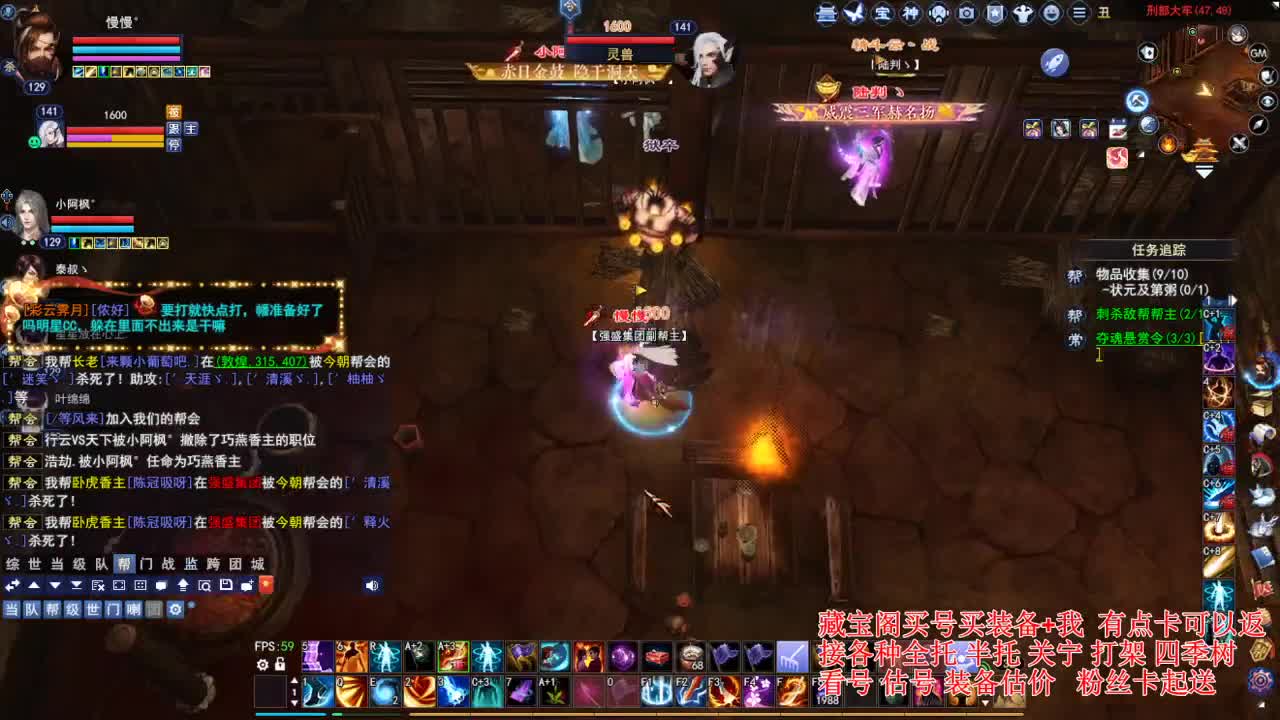1280x720 pixels.
Task: Expand chat using the up arrow button
Action: click(x=34, y=584)
